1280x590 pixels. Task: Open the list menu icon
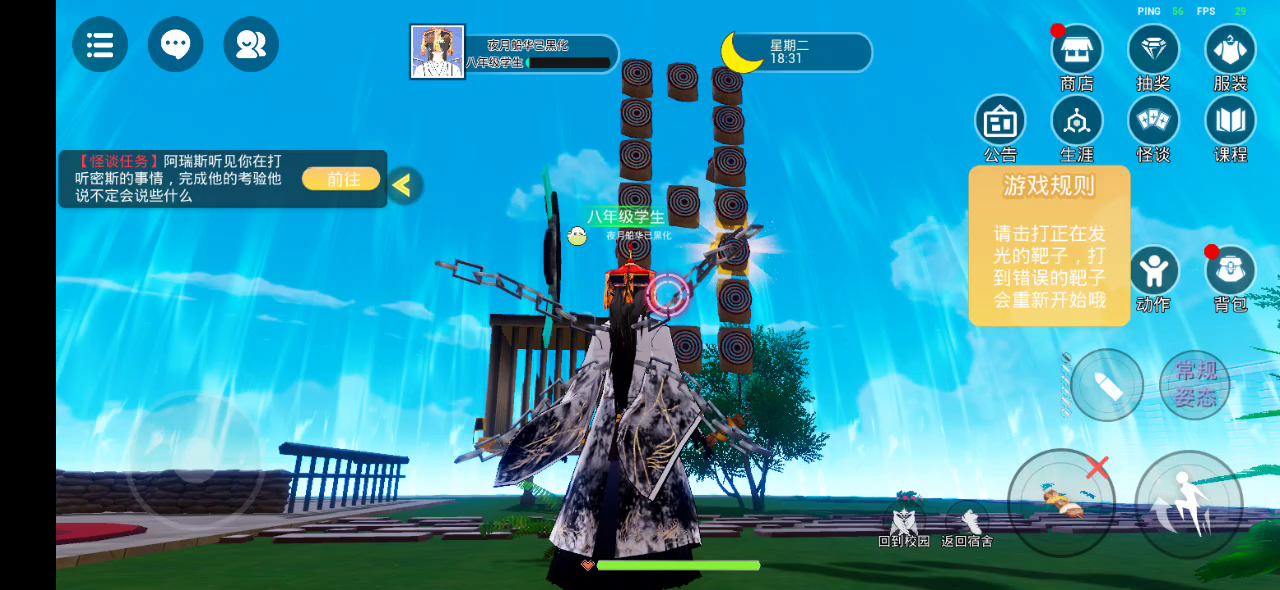pyautogui.click(x=100, y=44)
